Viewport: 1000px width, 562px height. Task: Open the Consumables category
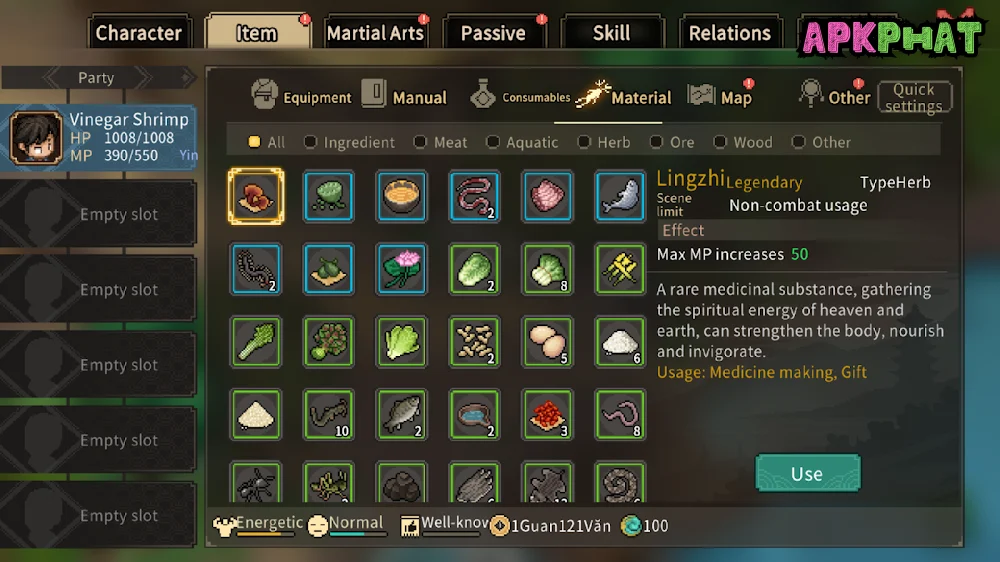point(520,97)
